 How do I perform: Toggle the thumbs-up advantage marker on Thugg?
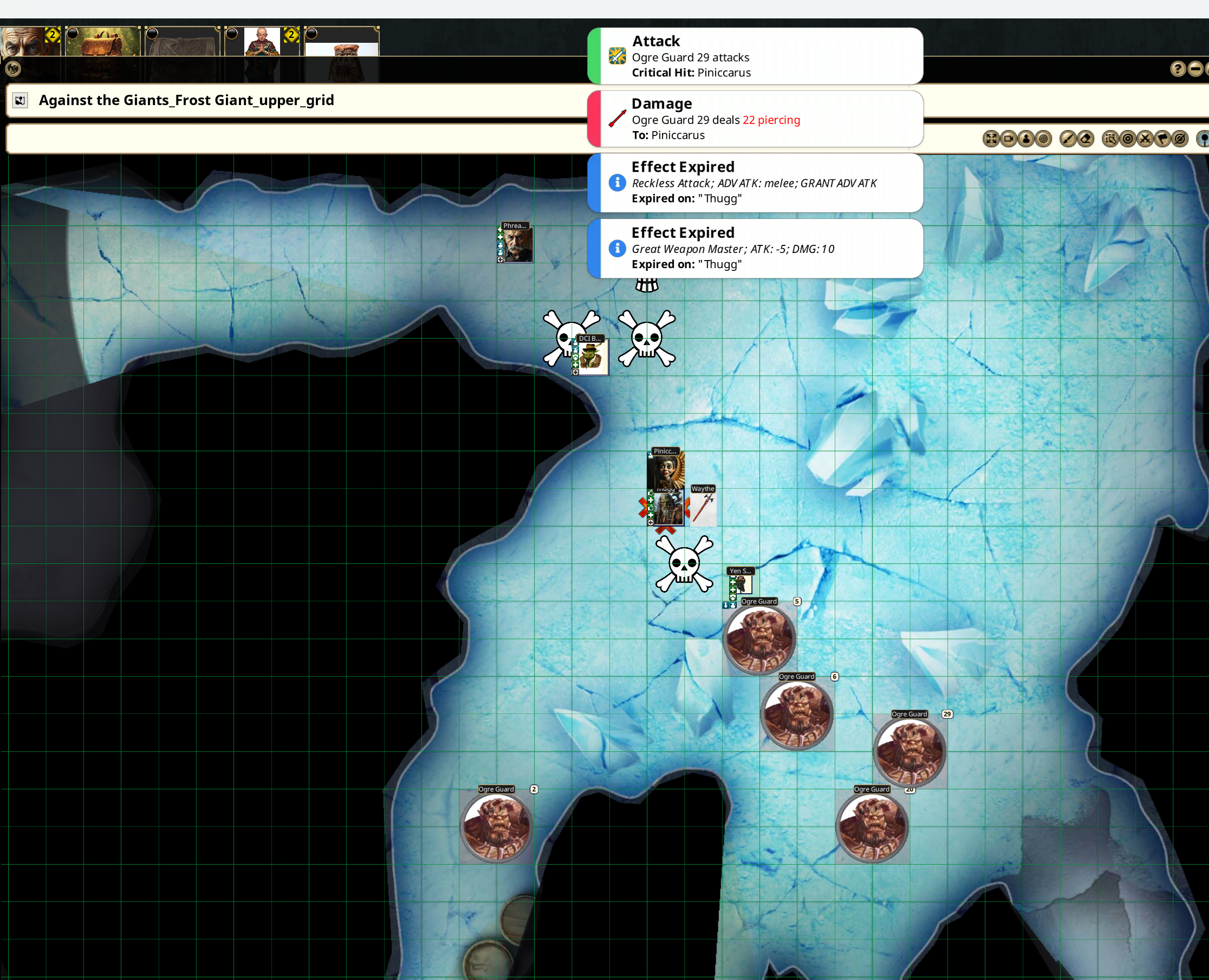651,493
